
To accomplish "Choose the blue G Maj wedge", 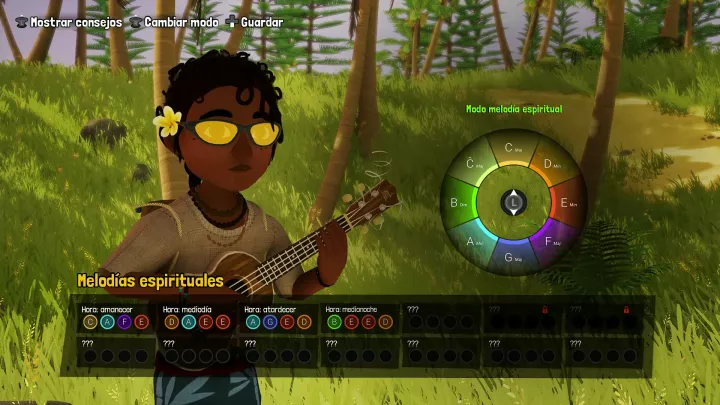I will coord(513,256).
